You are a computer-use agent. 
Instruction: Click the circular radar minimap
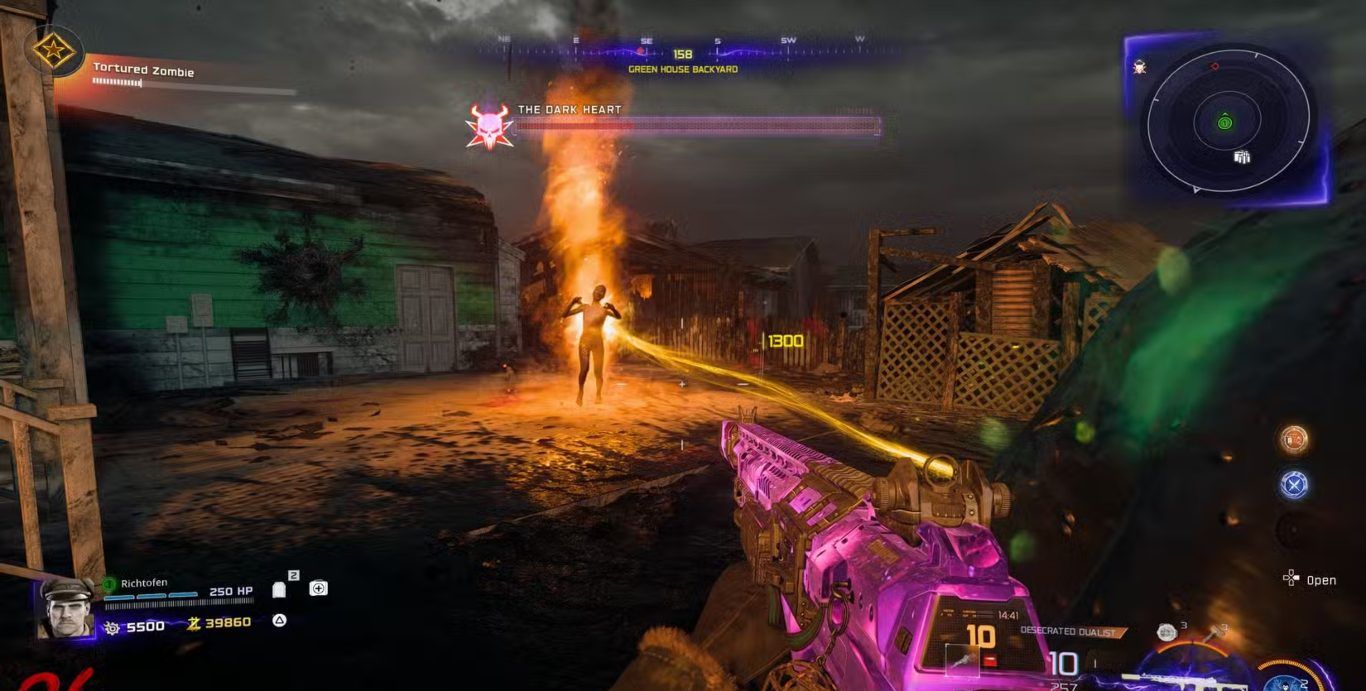point(1228,122)
